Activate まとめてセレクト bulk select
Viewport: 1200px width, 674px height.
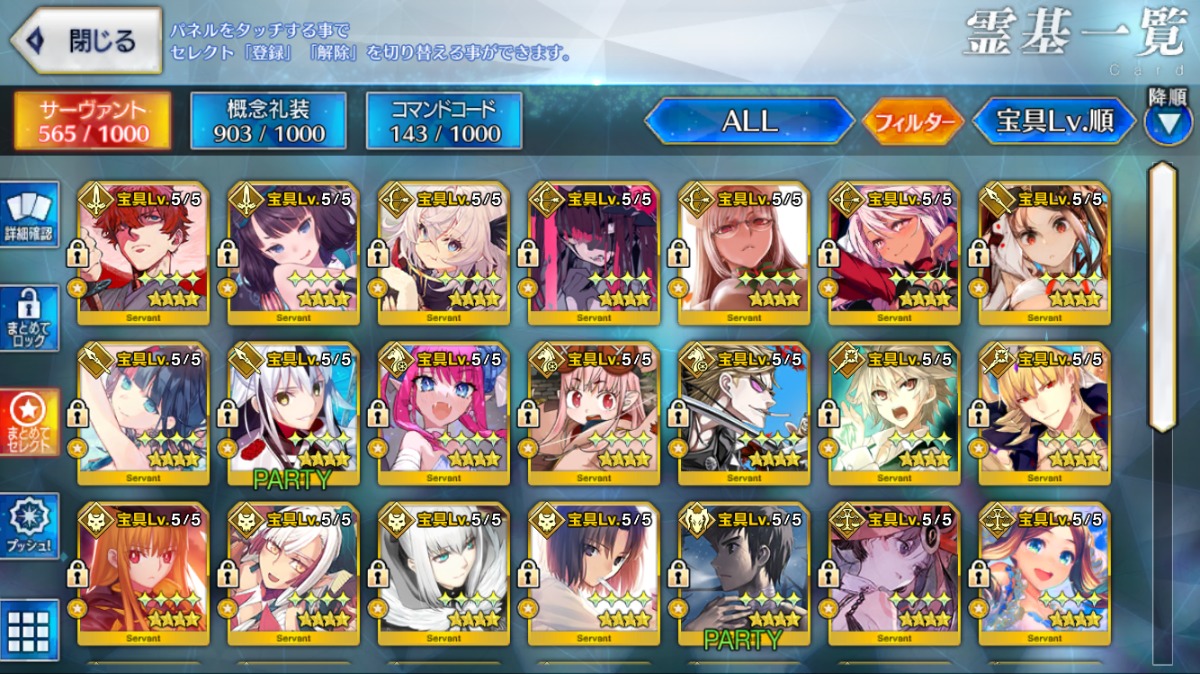pyautogui.click(x=30, y=421)
